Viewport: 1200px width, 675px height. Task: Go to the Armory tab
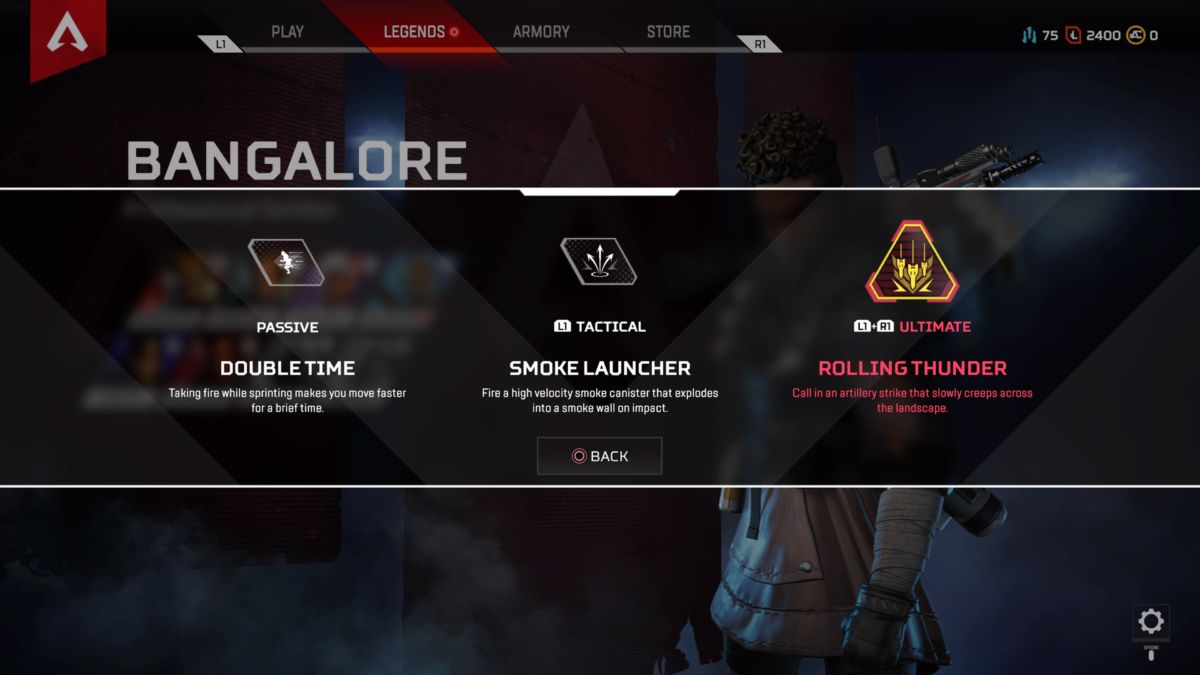coord(541,32)
